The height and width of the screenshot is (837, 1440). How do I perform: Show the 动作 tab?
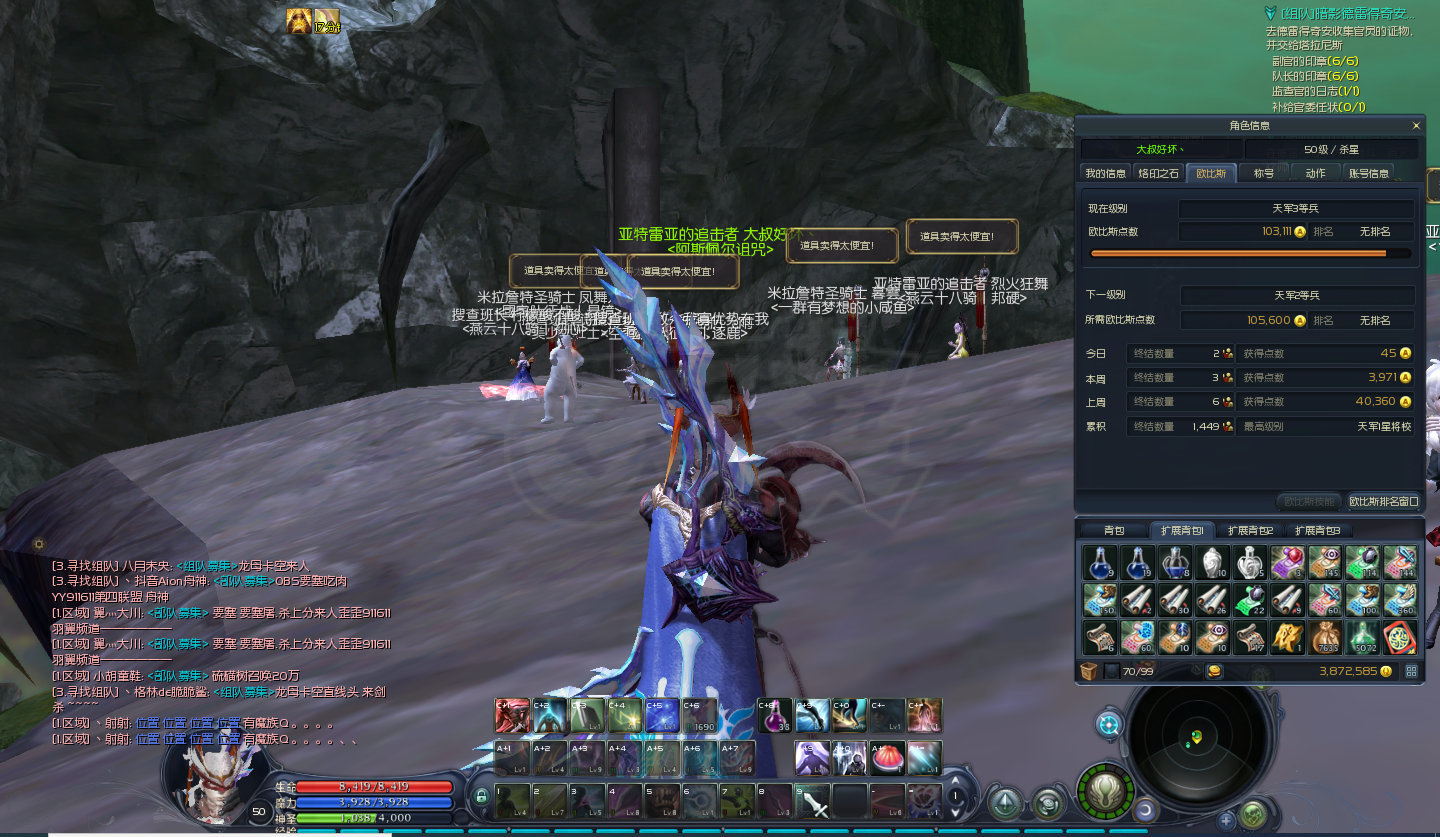coord(1315,173)
